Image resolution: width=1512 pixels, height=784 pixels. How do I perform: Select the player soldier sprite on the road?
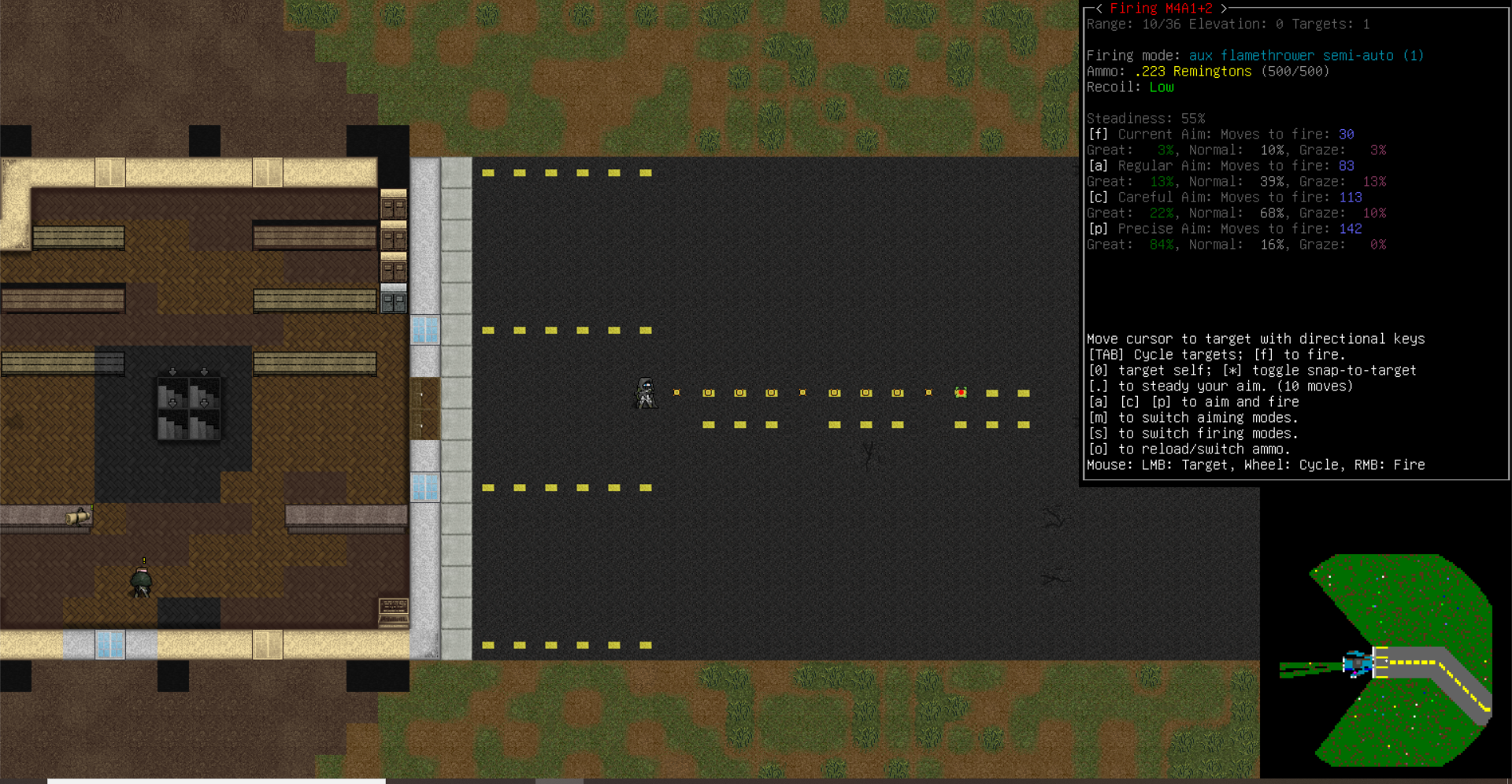click(646, 394)
